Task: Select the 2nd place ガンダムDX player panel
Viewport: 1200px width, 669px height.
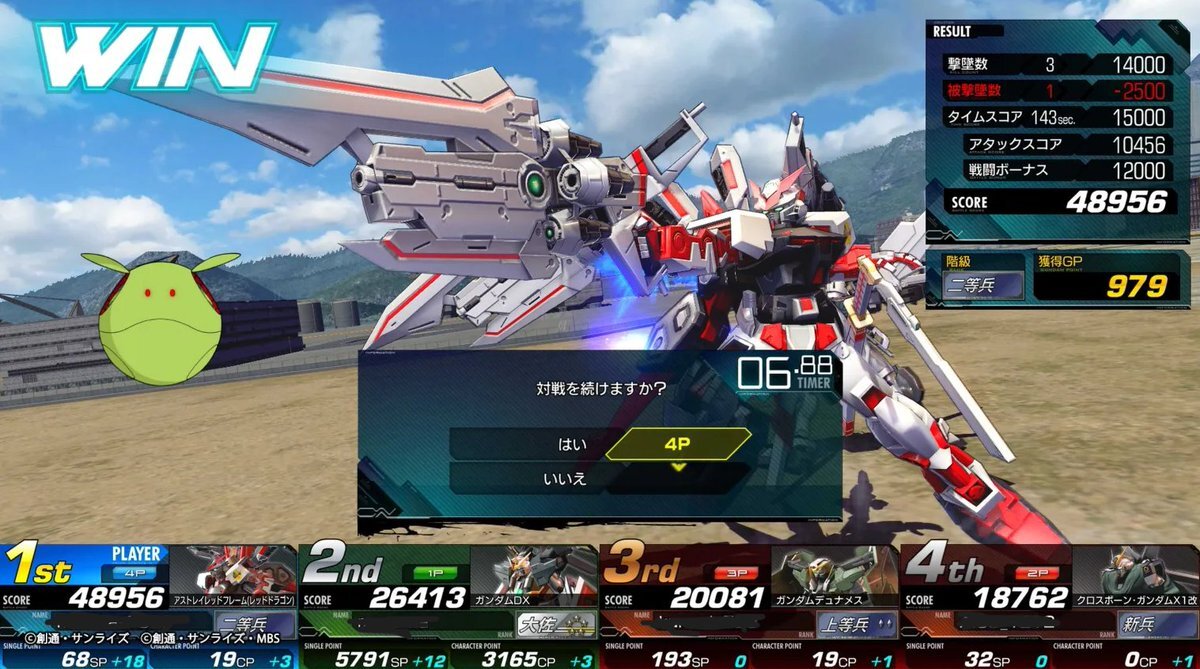Action: click(x=449, y=605)
